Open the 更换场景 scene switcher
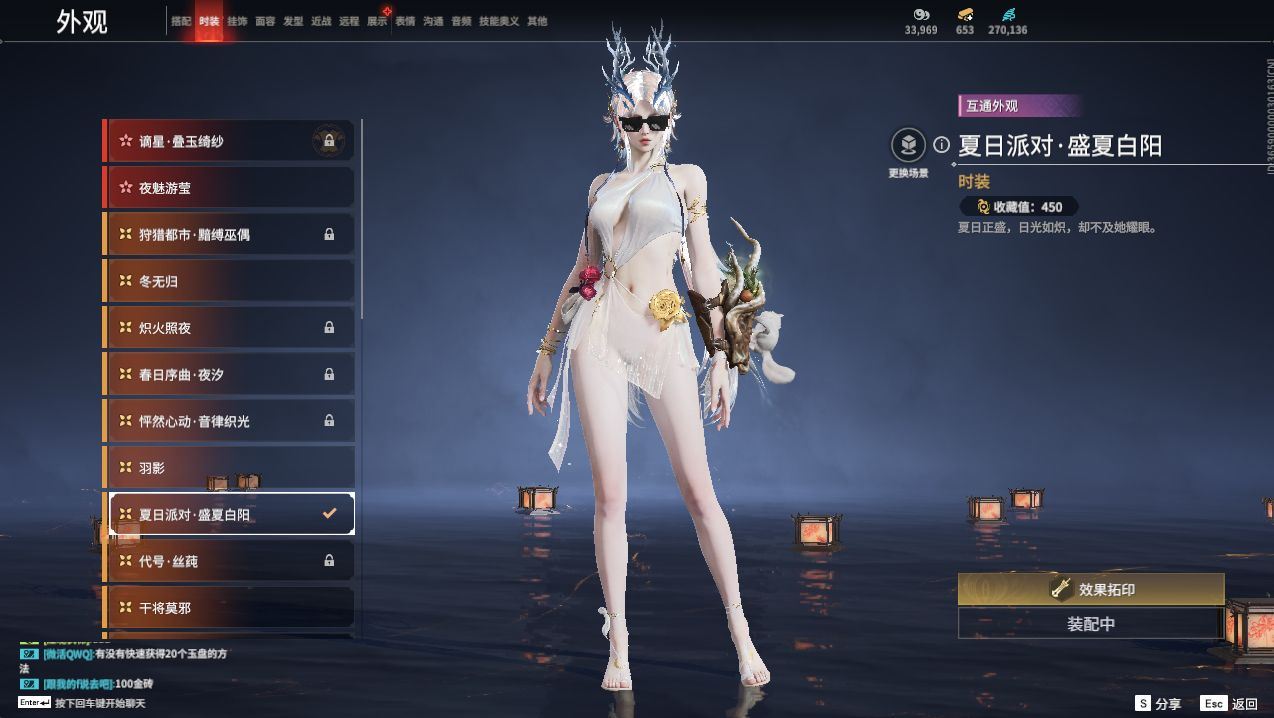Image resolution: width=1274 pixels, height=718 pixels. 908,146
